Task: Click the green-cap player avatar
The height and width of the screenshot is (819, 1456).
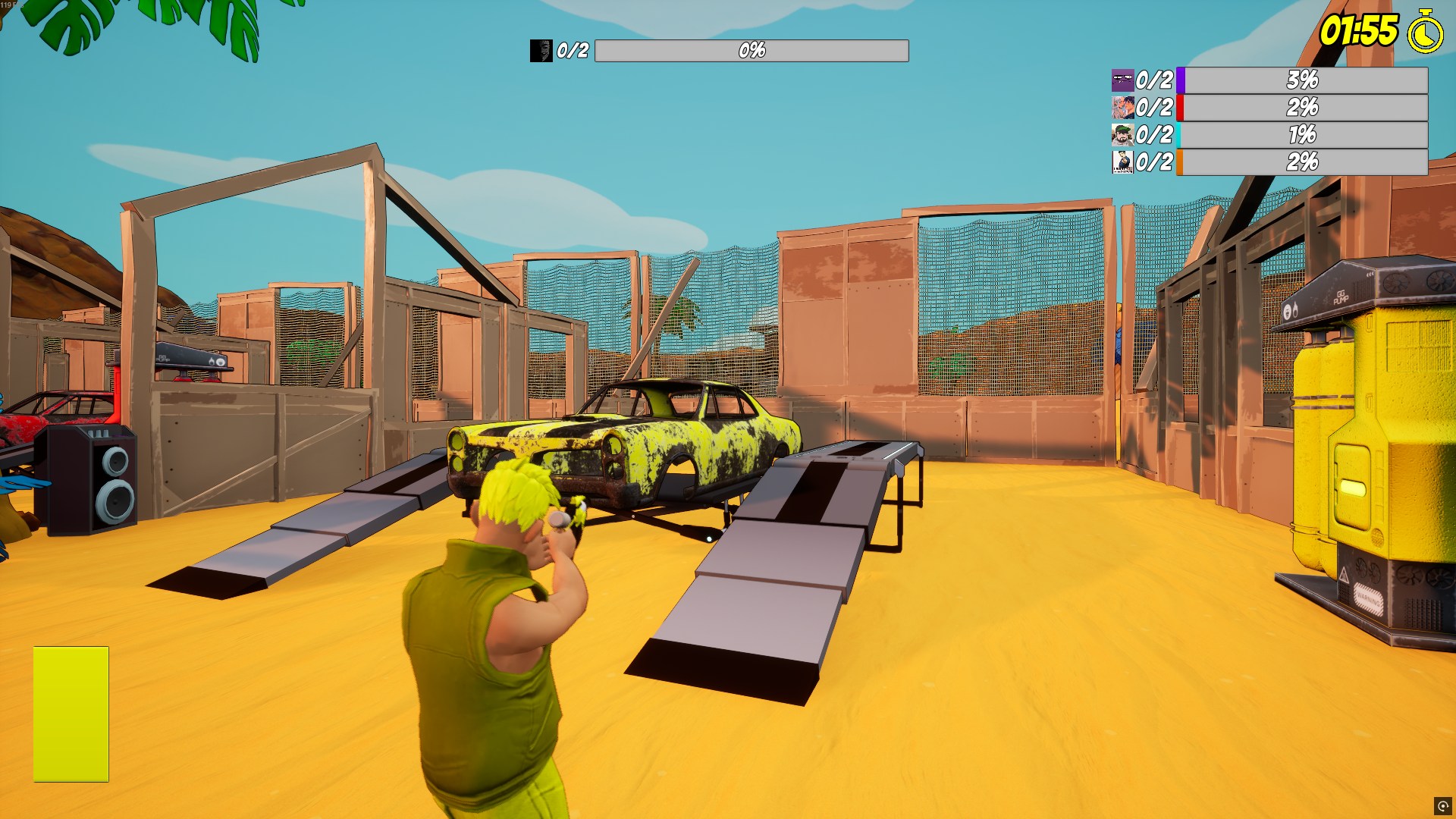Action: pos(1122,135)
